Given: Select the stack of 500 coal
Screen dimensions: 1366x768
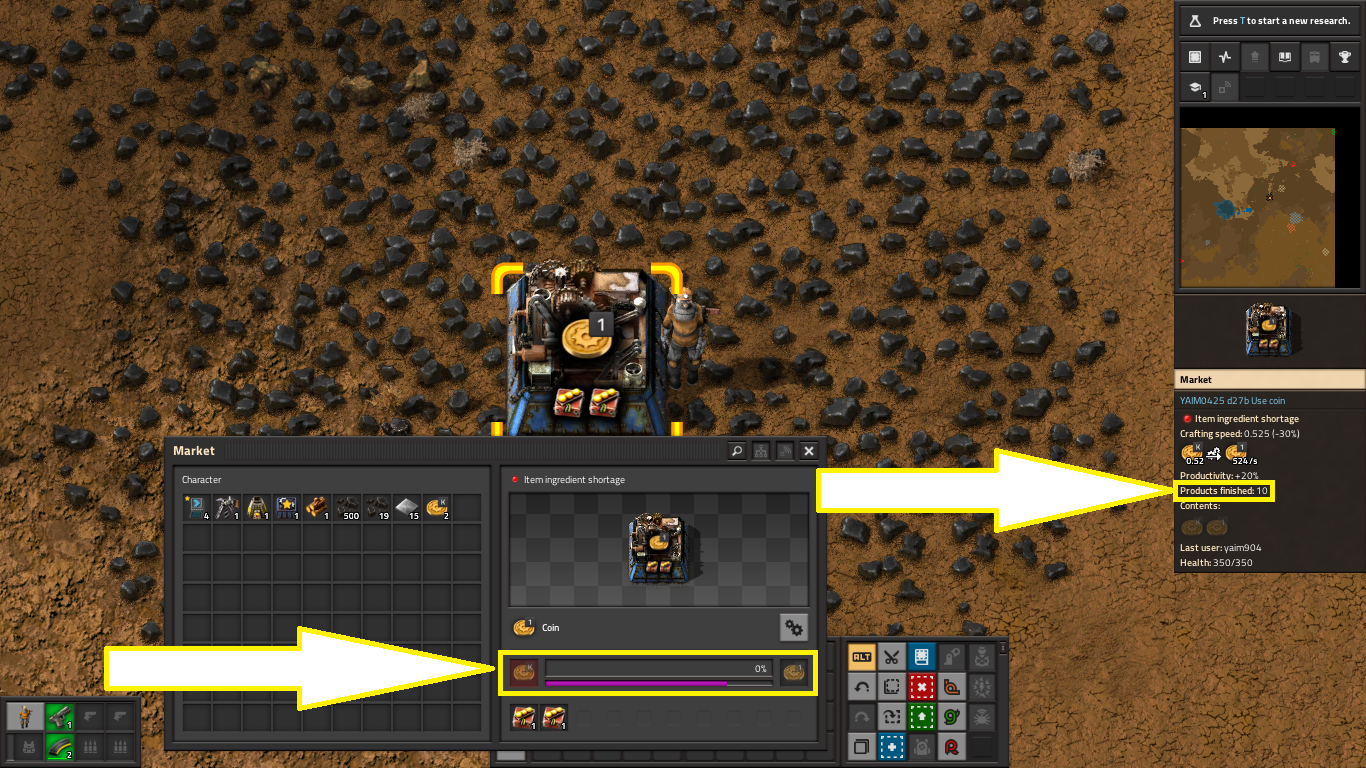Looking at the screenshot, I should [347, 508].
